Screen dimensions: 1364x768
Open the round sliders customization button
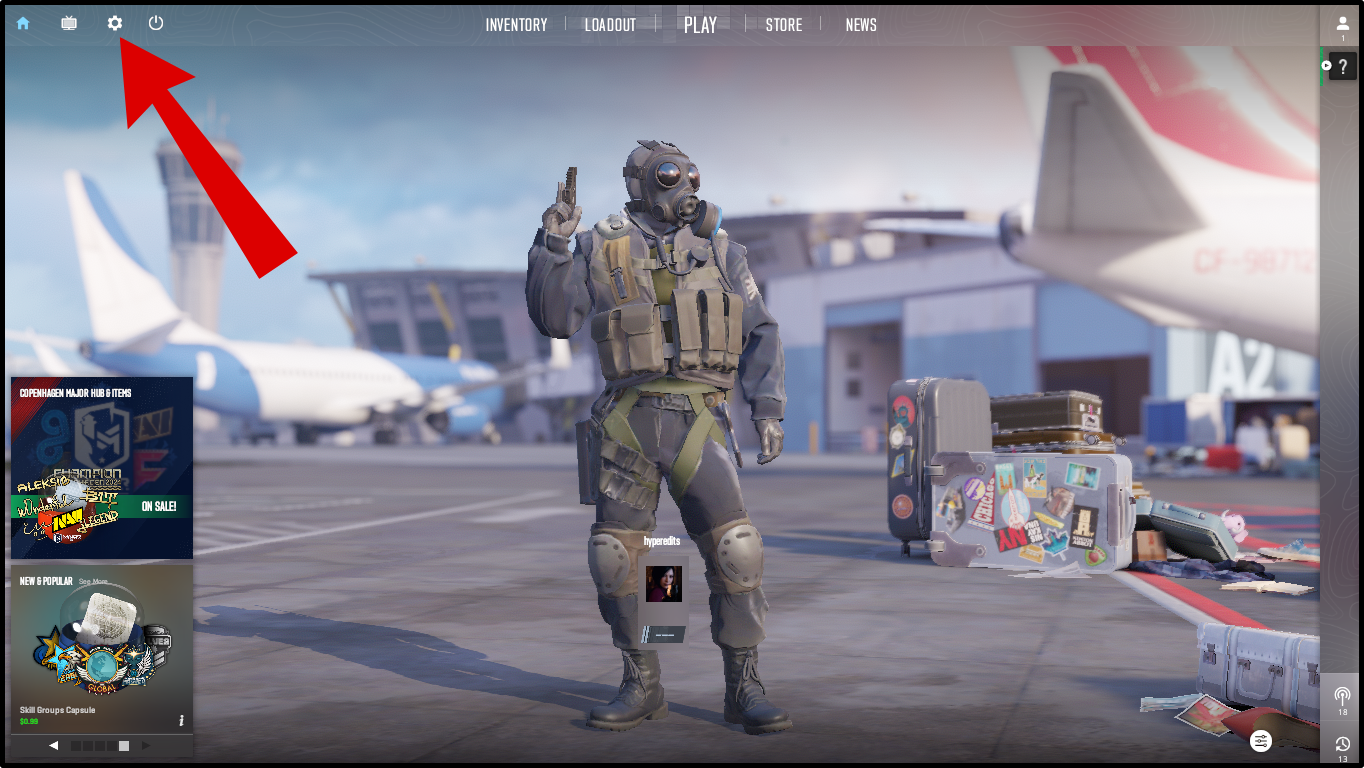coord(1261,741)
